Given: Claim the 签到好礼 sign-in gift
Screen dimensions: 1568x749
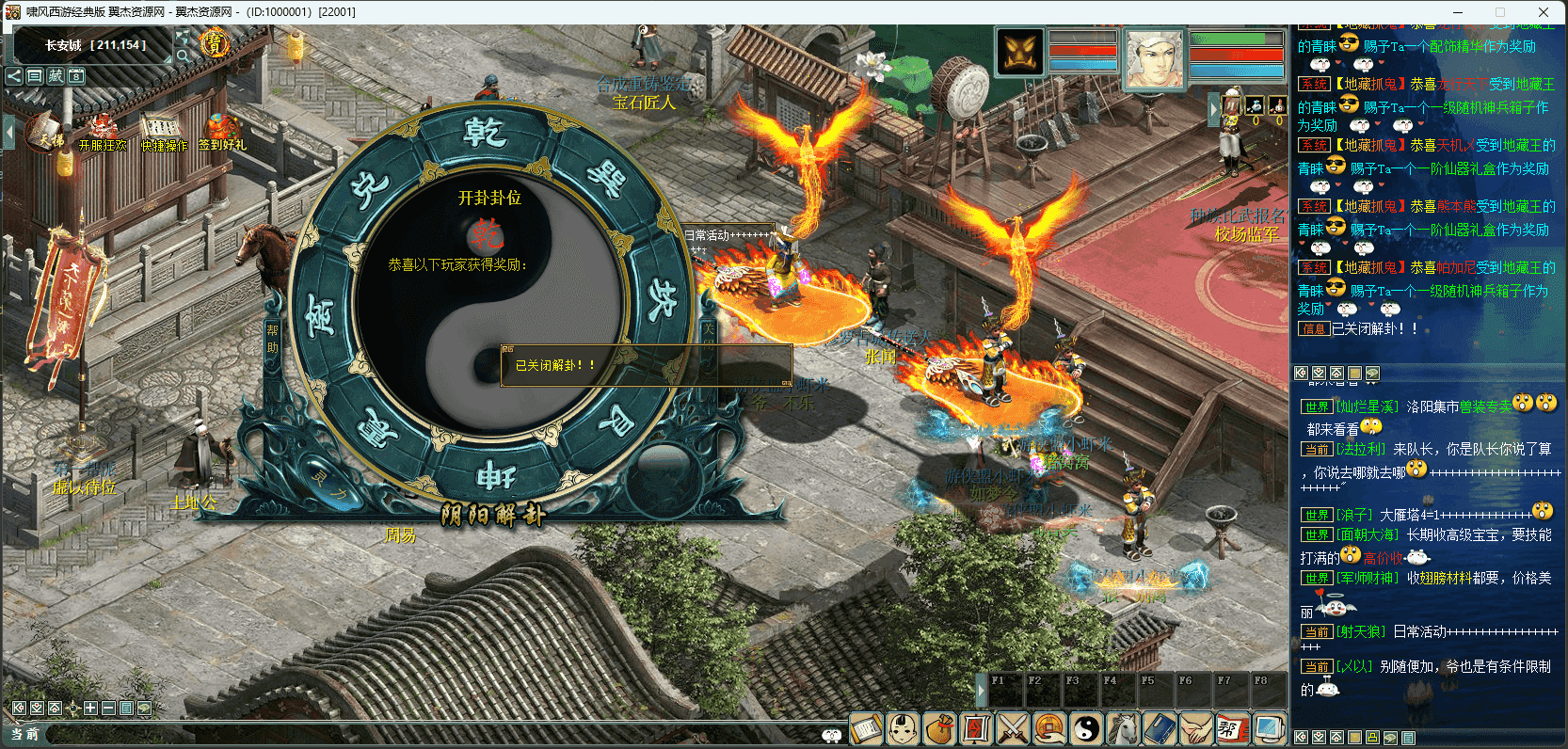Looking at the screenshot, I should (x=222, y=132).
